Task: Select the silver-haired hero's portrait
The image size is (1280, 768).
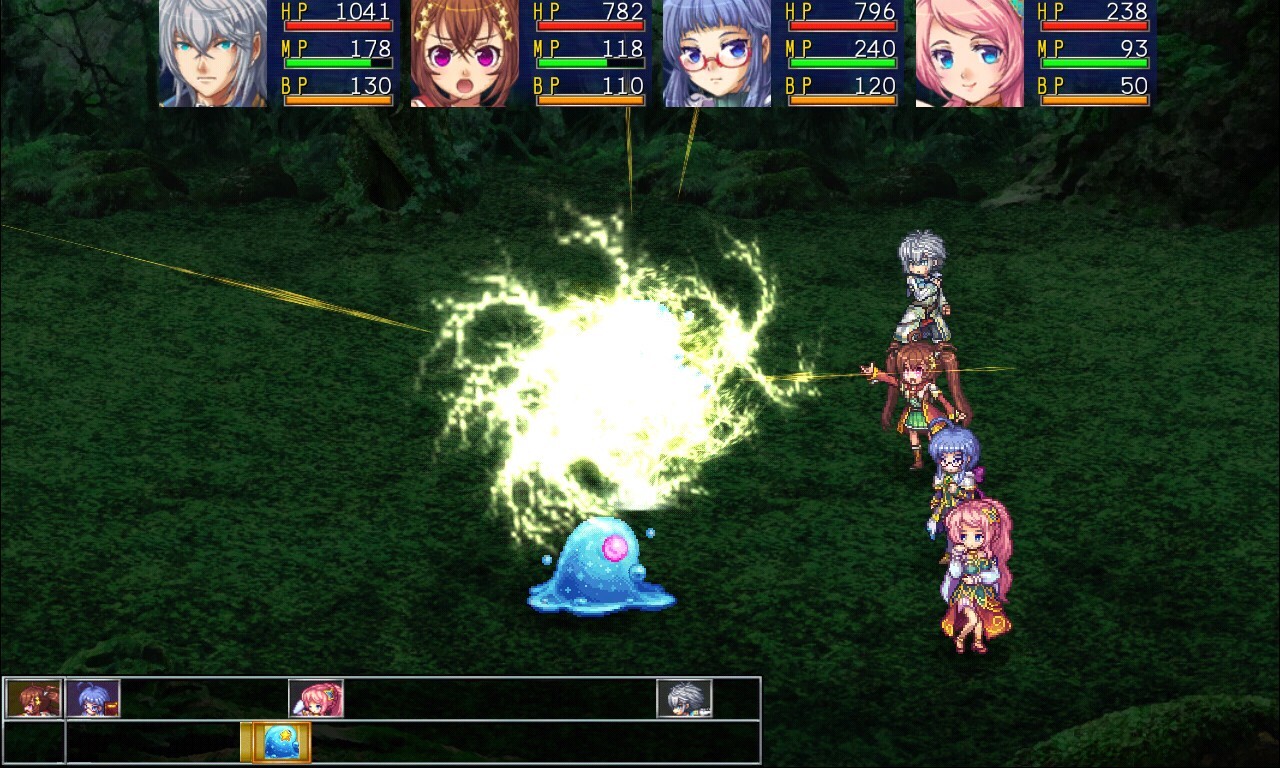Action: 210,55
